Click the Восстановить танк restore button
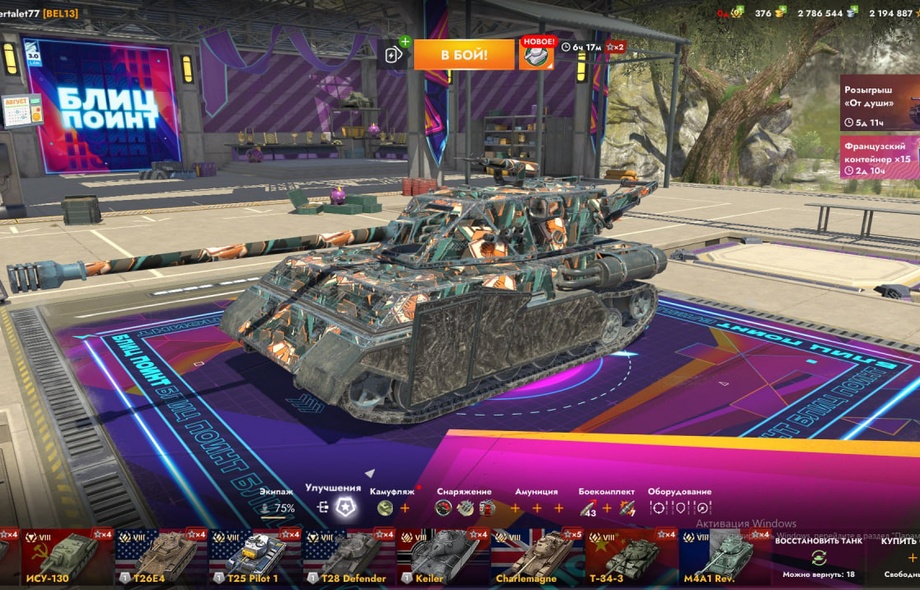This screenshot has width=920, height=590. (x=819, y=553)
